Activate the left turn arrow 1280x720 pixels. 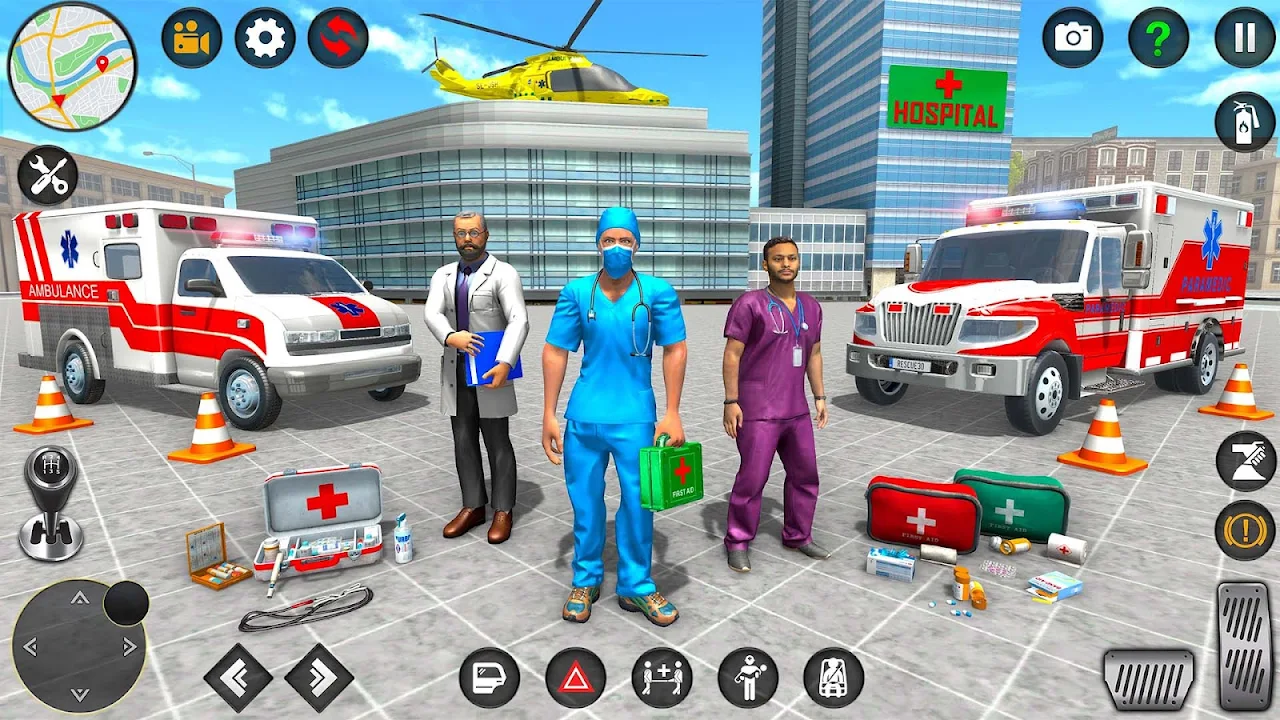[x=238, y=677]
